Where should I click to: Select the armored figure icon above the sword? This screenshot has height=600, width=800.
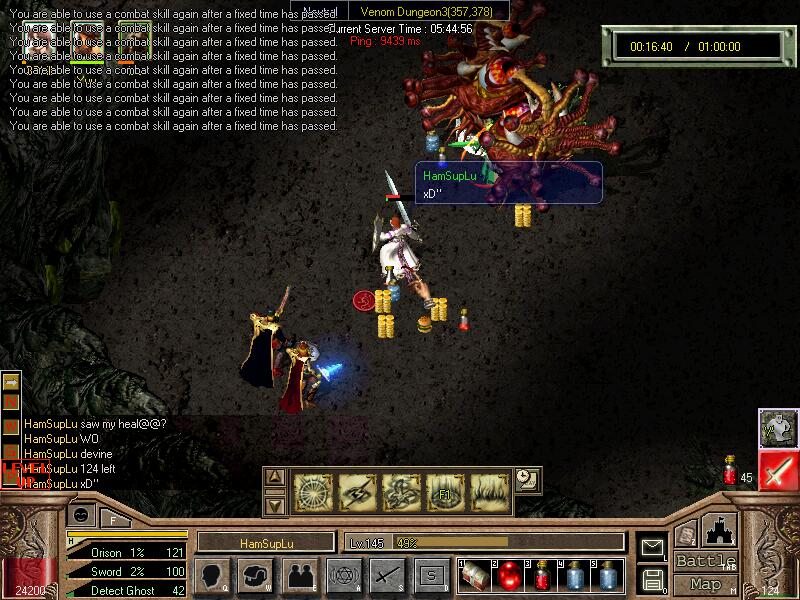point(777,428)
